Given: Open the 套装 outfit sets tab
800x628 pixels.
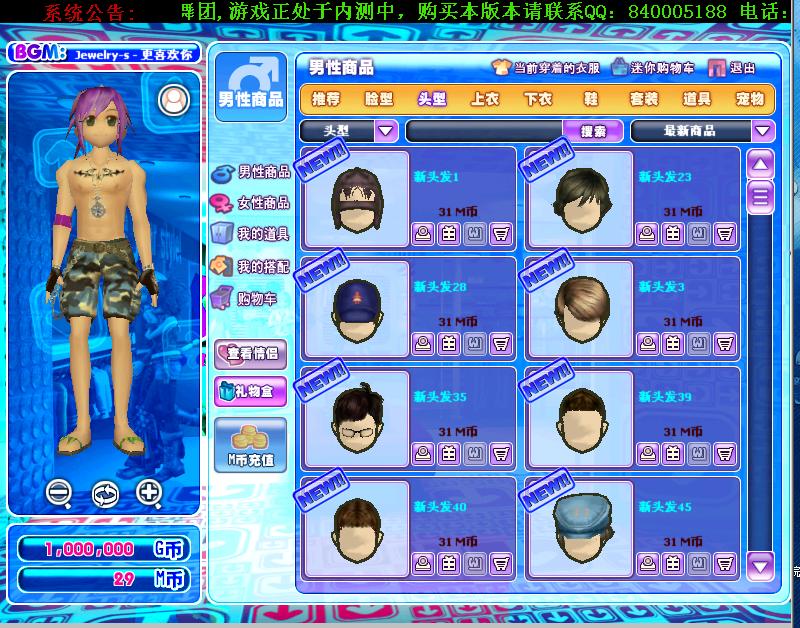Looking at the screenshot, I should (644, 99).
